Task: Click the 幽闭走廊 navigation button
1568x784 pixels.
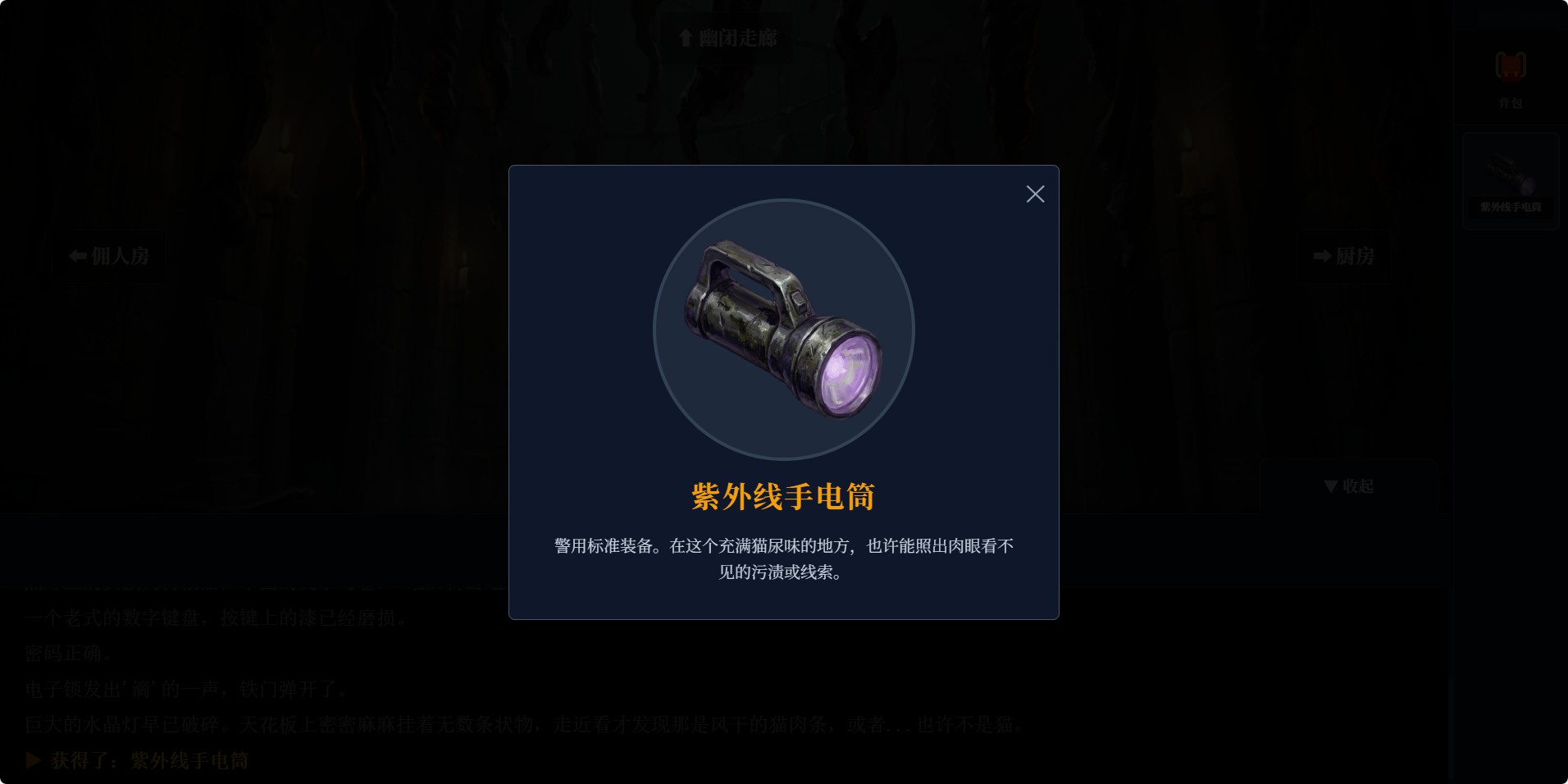Action: pos(726,38)
